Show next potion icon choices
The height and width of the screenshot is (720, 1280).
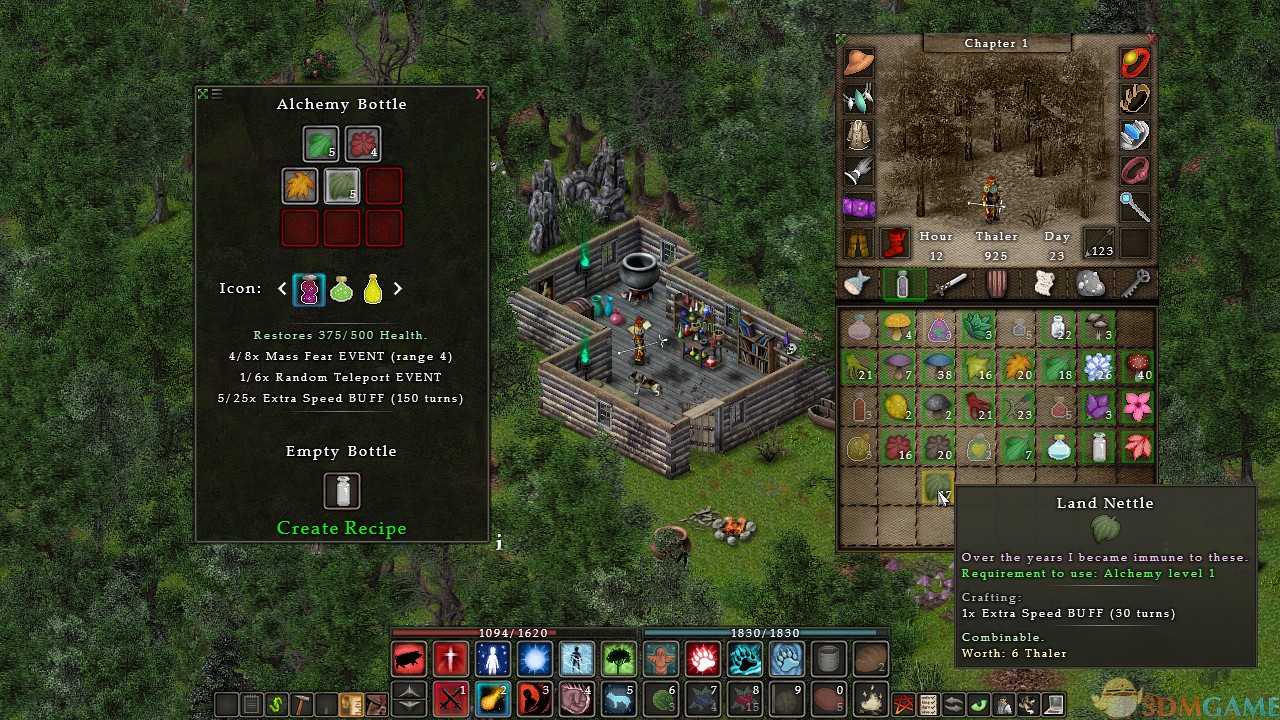[397, 289]
